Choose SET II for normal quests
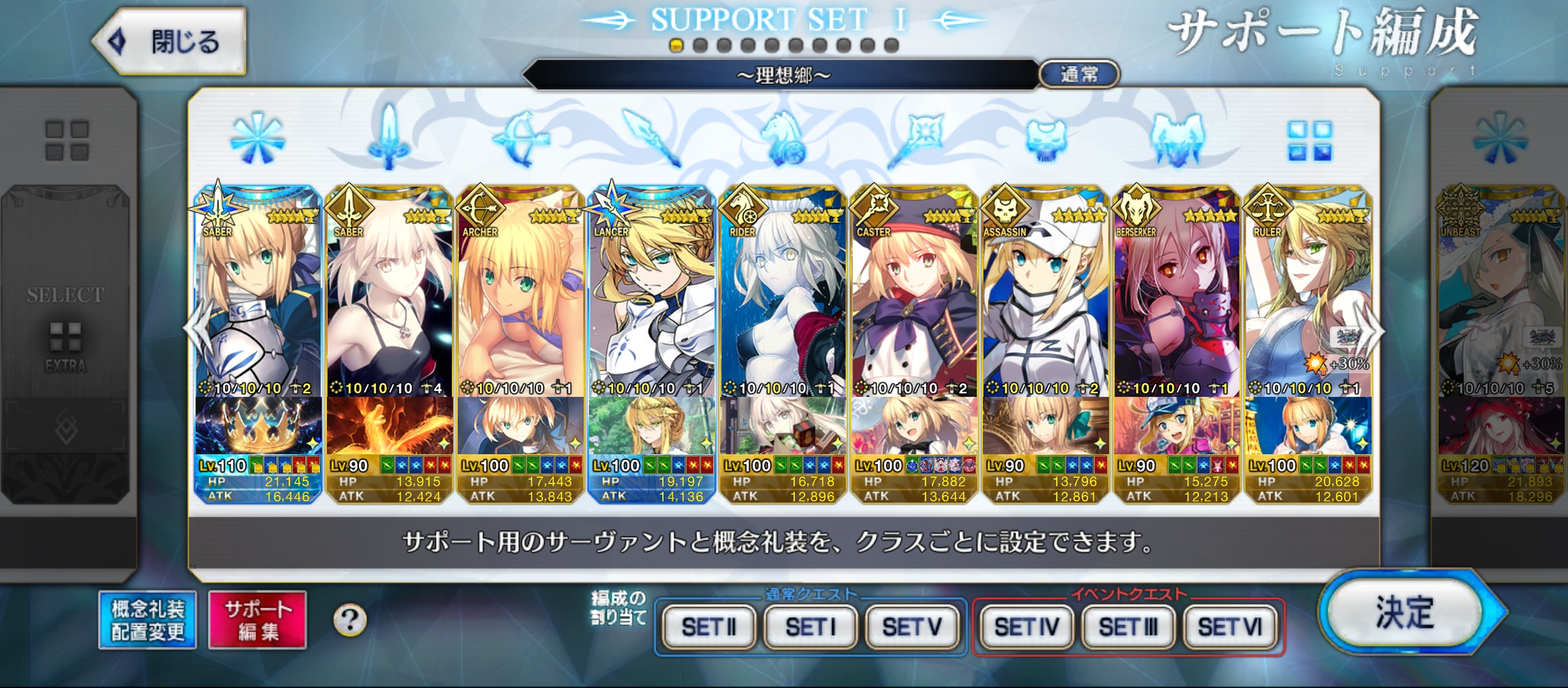The image size is (1568, 688). point(709,628)
